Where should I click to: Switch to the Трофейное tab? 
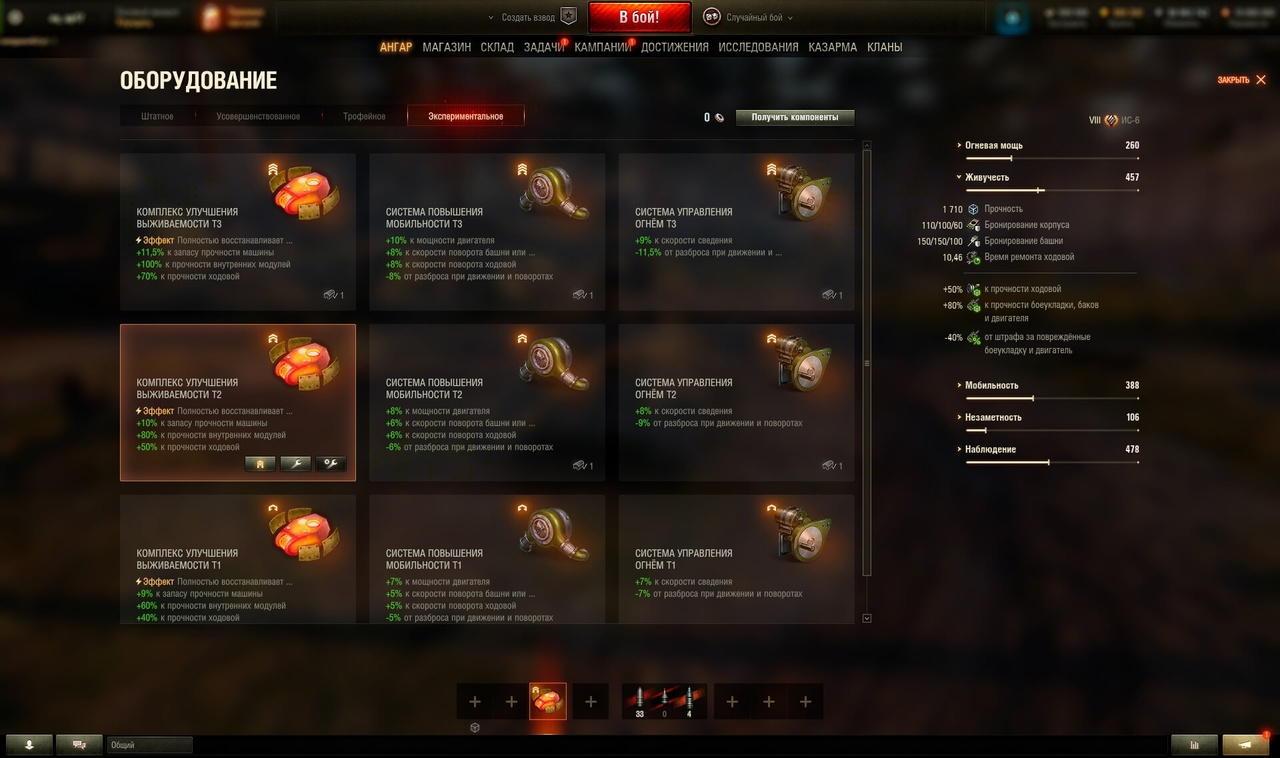[x=364, y=117]
